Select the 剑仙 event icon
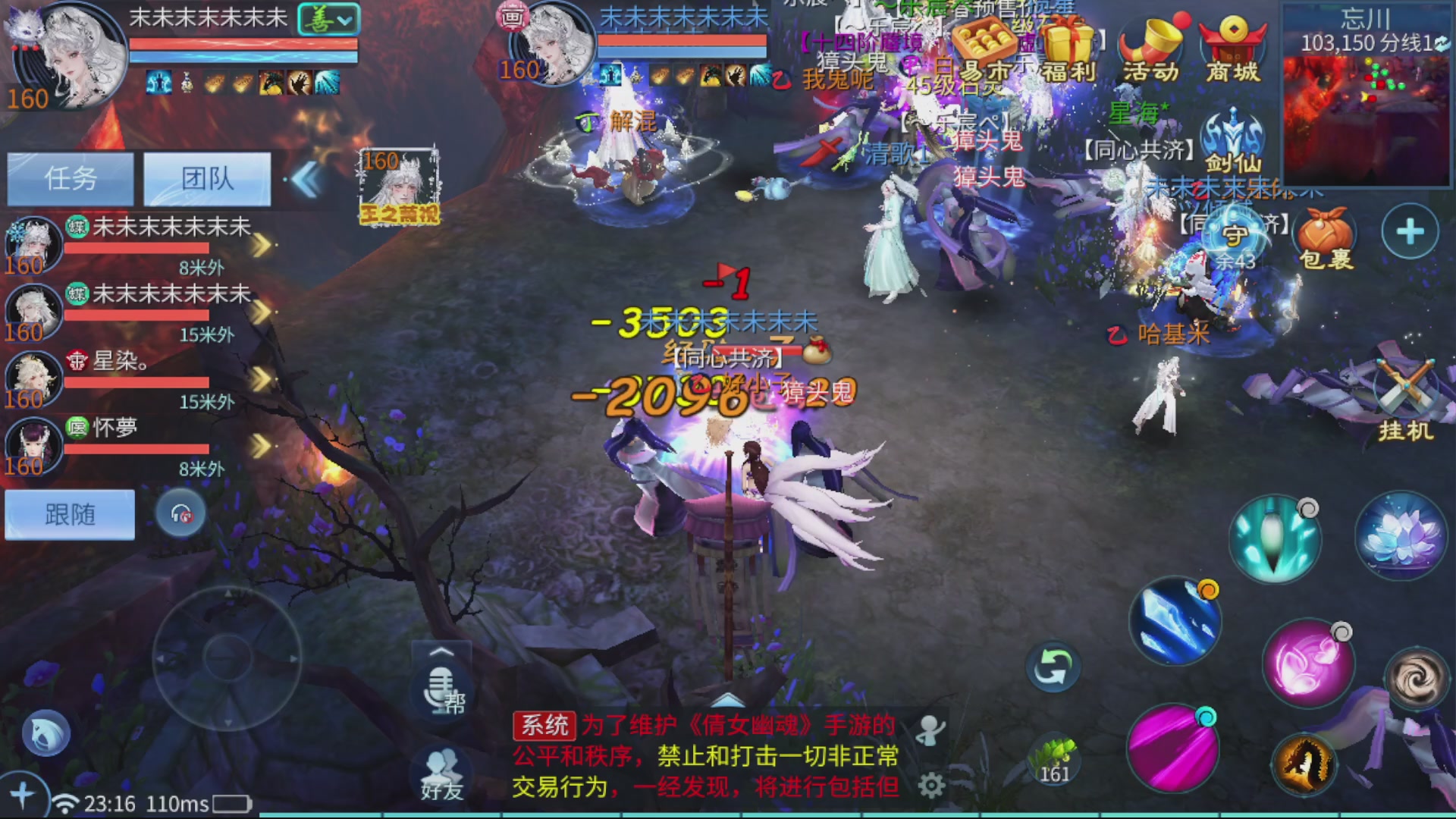The image size is (1456, 819). tap(1230, 136)
